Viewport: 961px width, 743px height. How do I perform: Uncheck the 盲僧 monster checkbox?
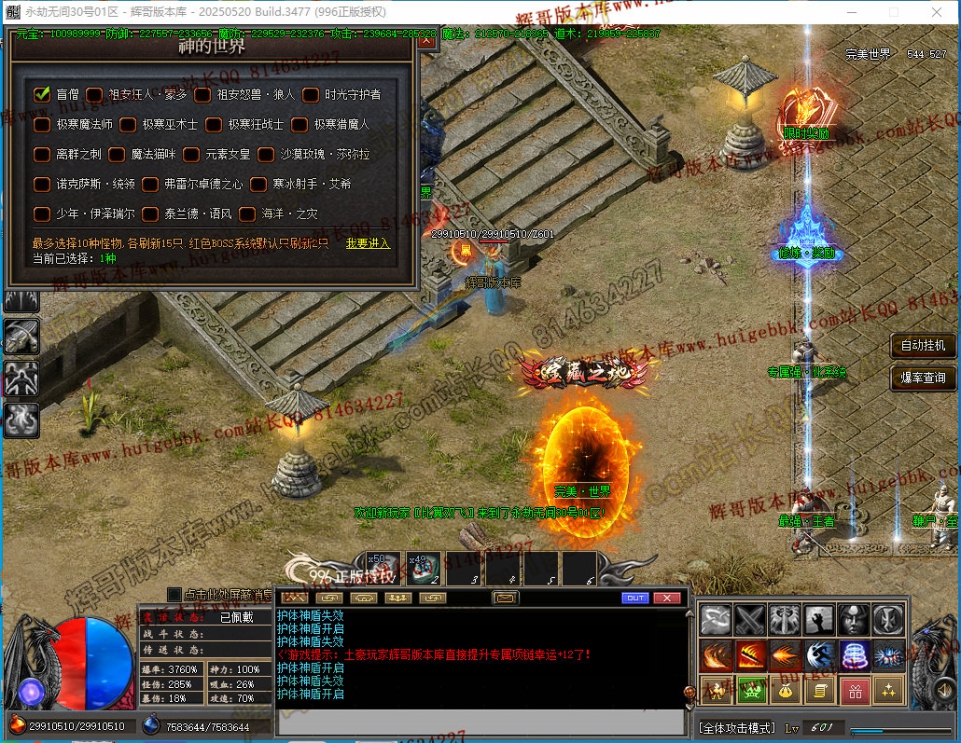click(x=42, y=94)
